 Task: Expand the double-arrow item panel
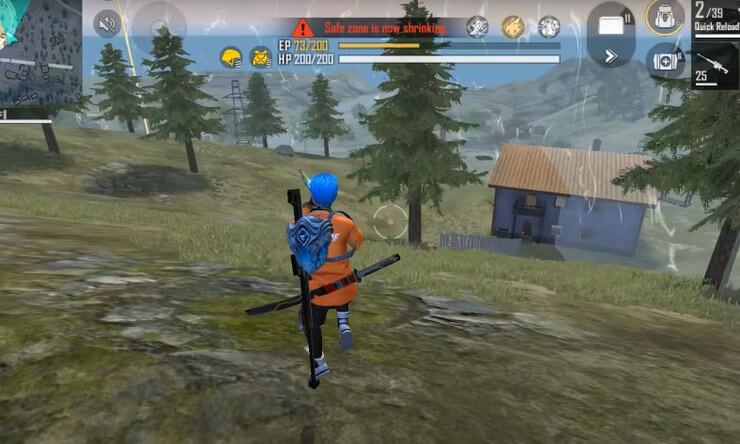[610, 56]
